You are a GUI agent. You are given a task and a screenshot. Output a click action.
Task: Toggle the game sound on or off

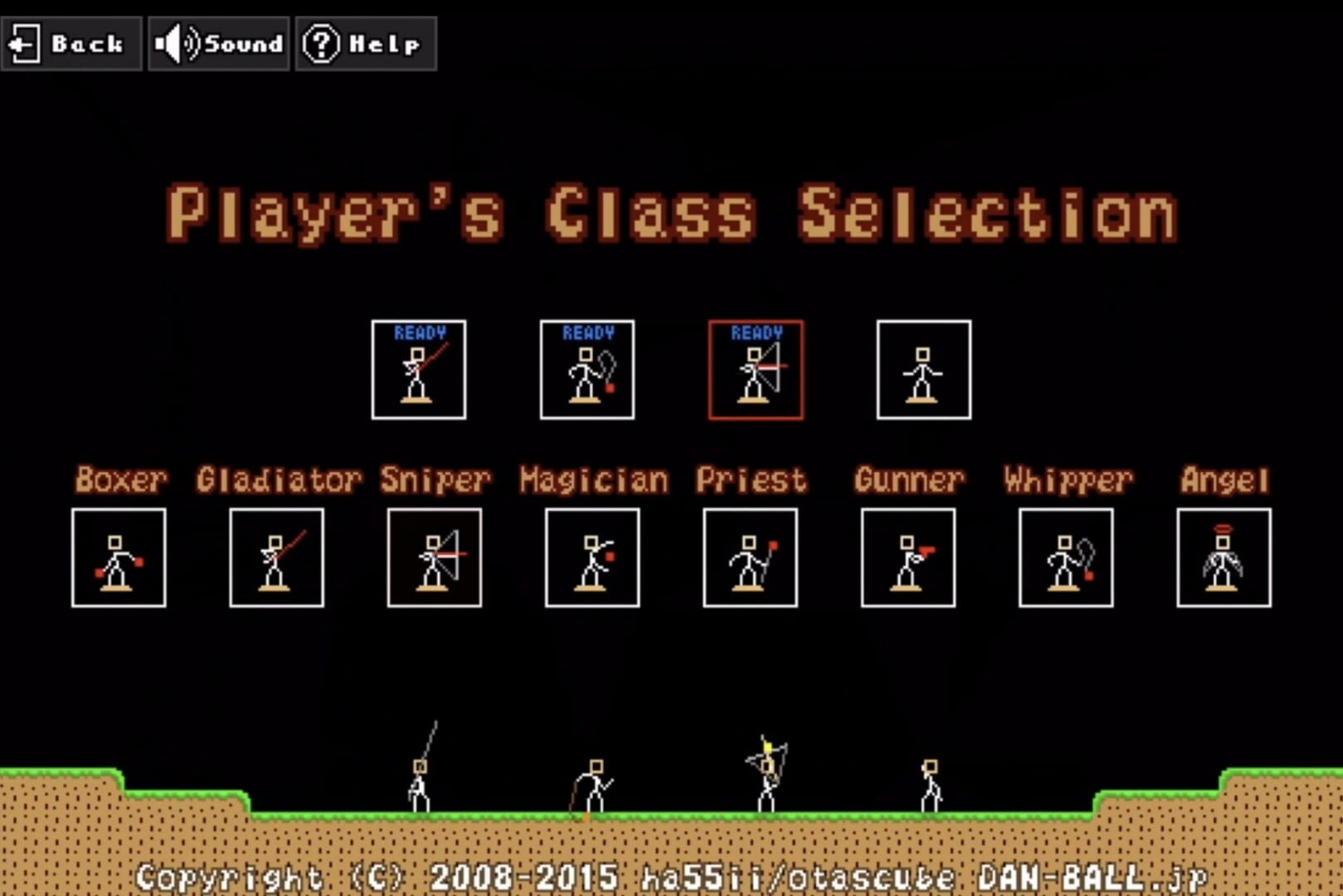point(218,43)
